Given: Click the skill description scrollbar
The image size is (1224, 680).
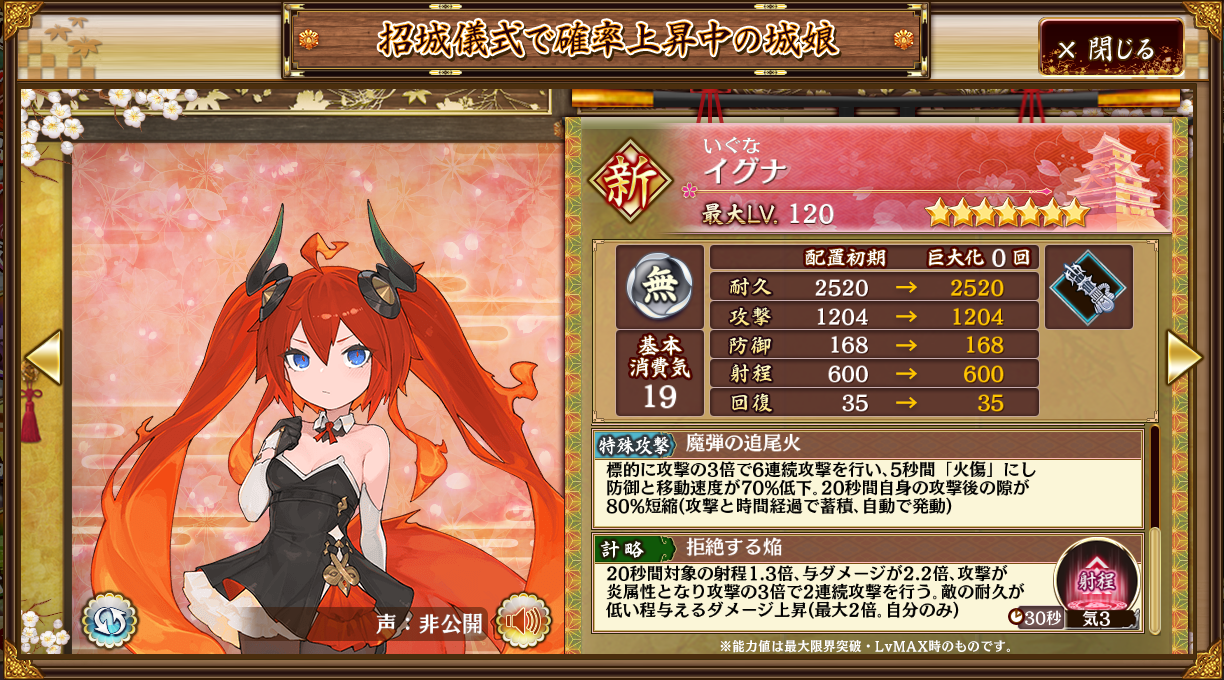Looking at the screenshot, I should coord(1154,530).
